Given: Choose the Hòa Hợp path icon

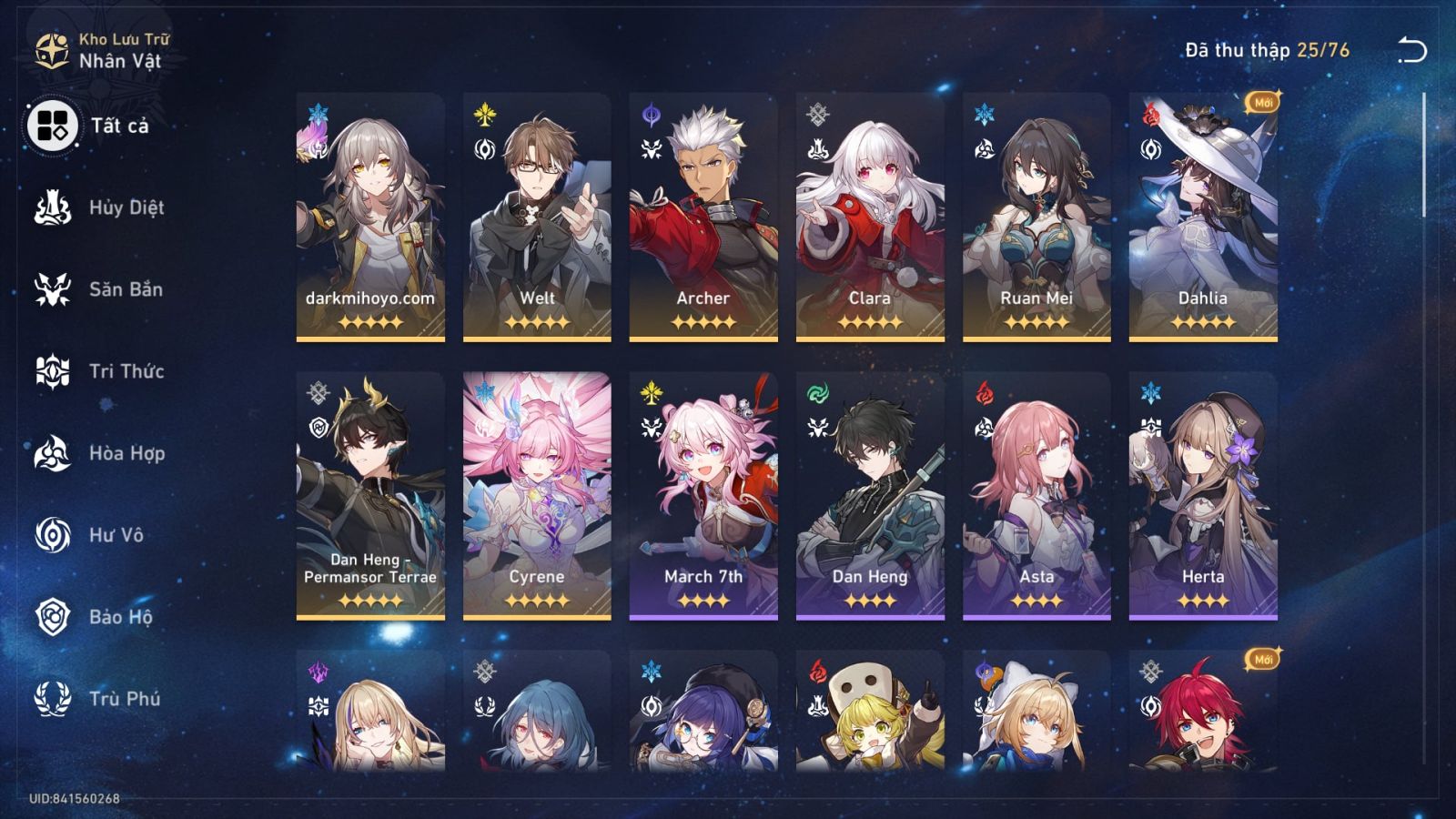Looking at the screenshot, I should [53, 453].
